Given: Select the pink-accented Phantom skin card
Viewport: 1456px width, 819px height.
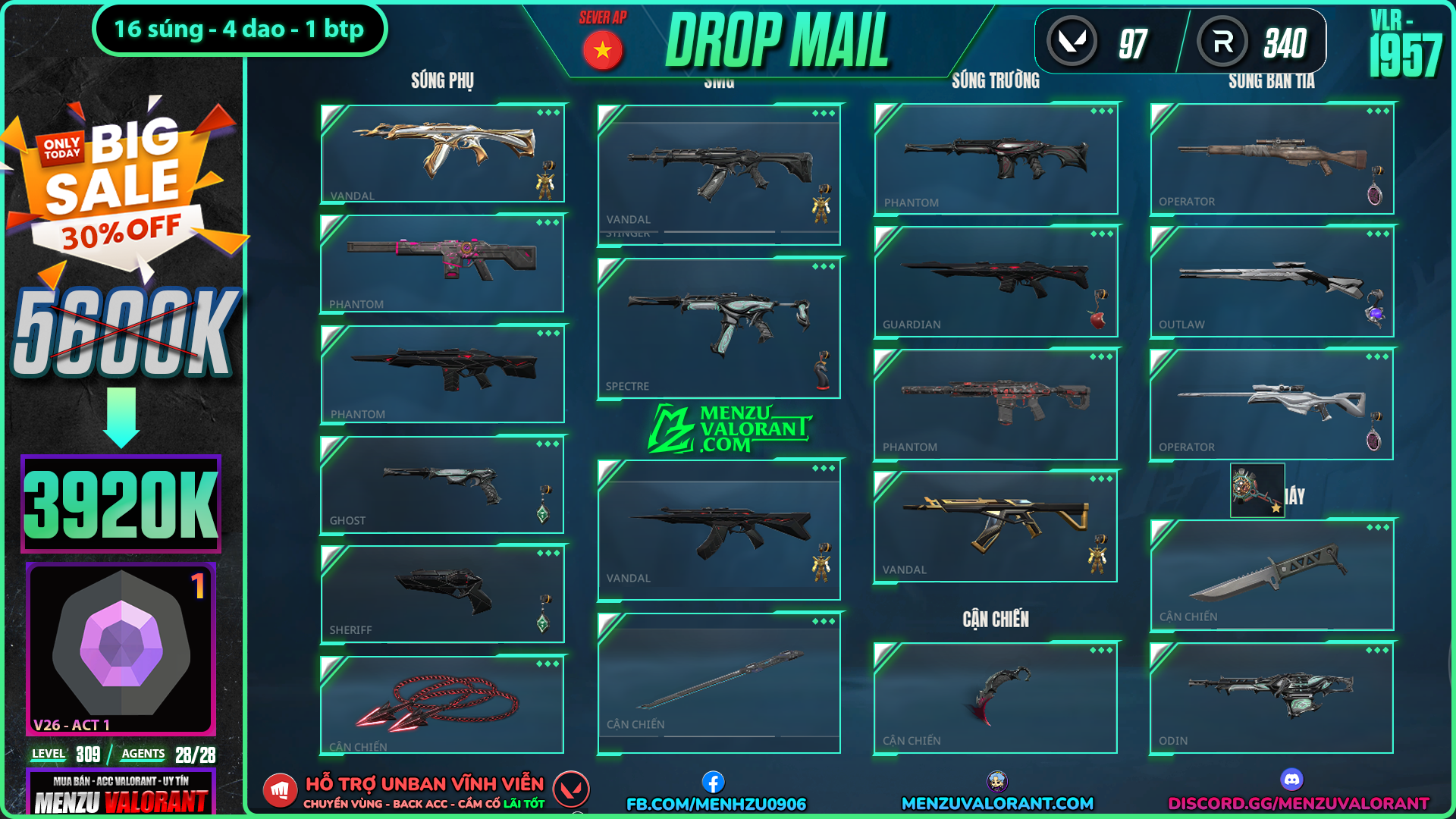Looking at the screenshot, I should (443, 263).
